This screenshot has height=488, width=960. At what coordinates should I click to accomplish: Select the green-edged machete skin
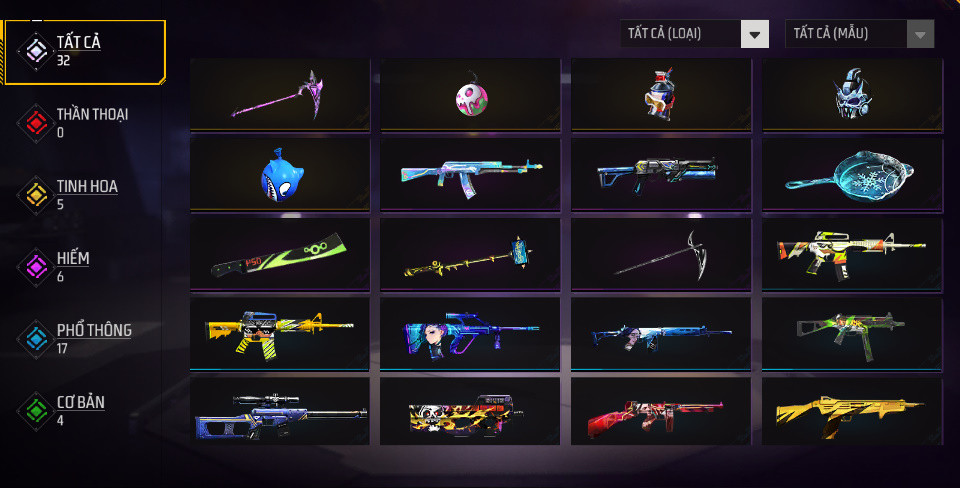click(x=279, y=254)
